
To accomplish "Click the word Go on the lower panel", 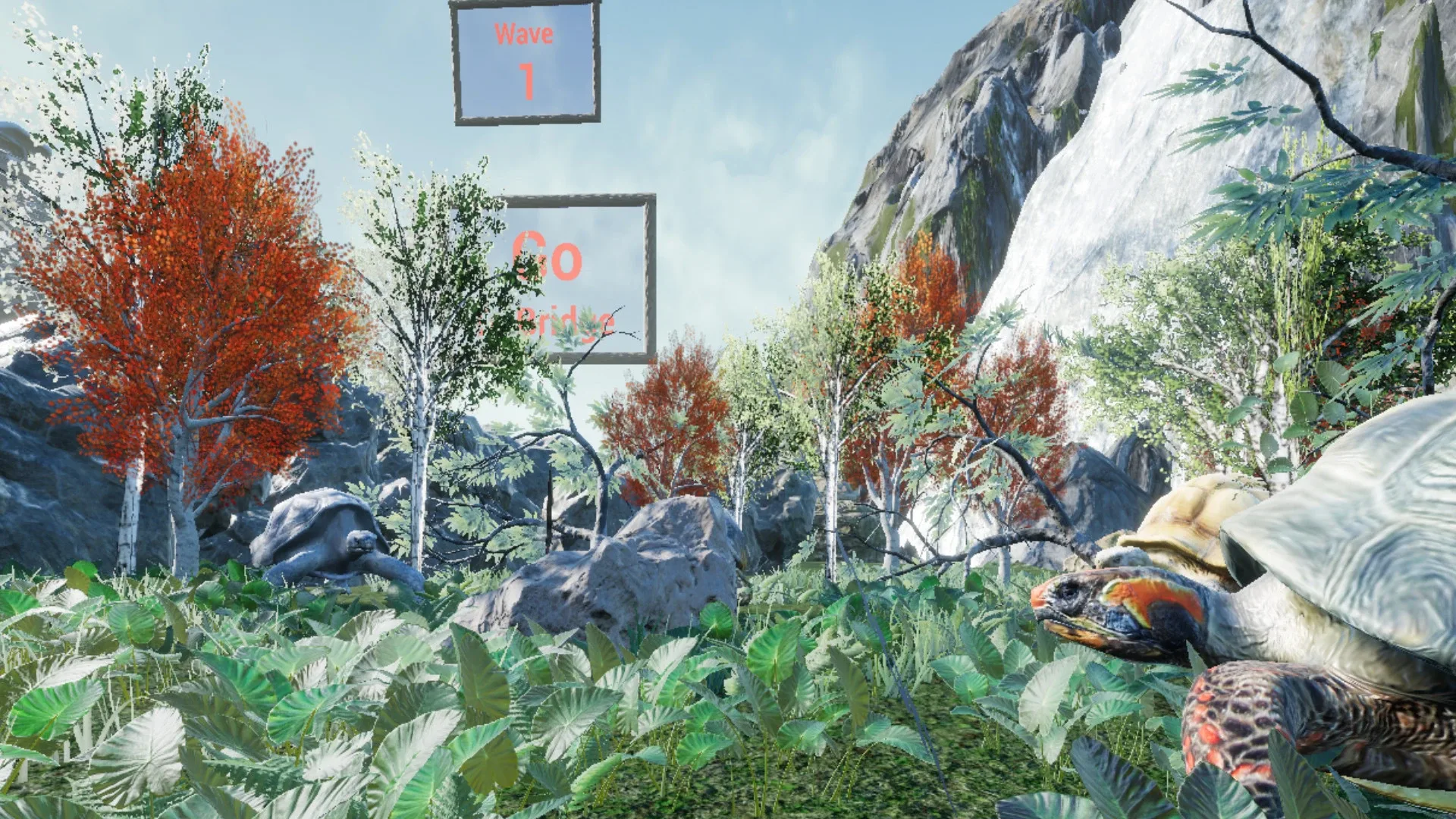I will (x=548, y=258).
